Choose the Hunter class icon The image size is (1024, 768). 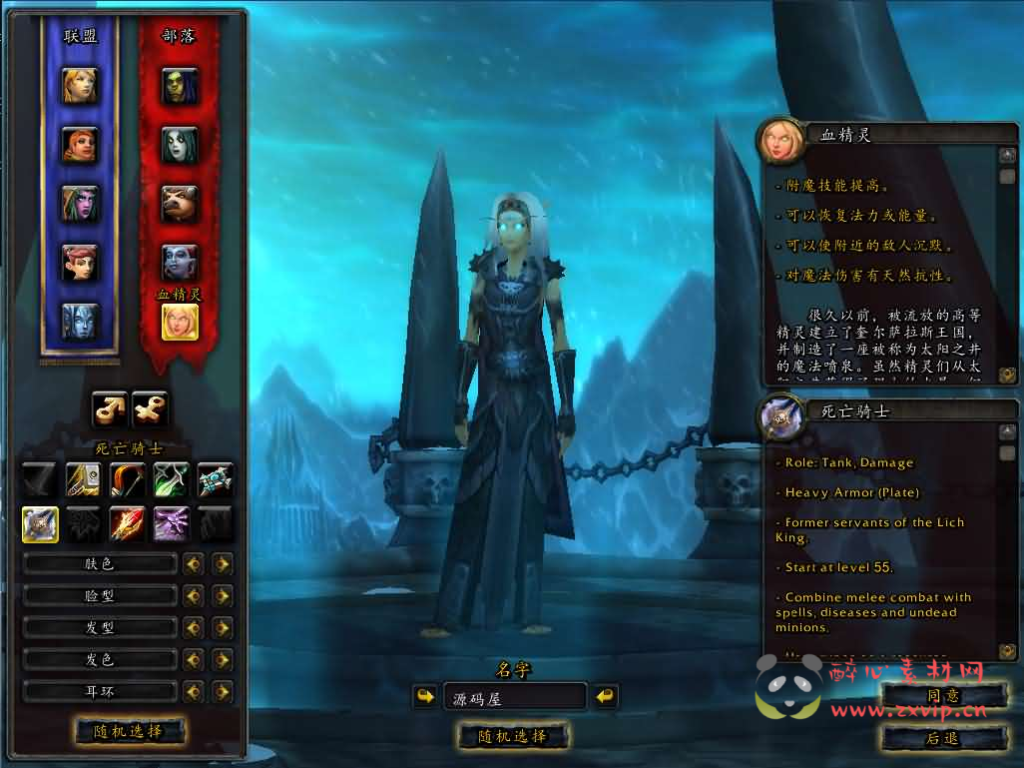point(128,480)
